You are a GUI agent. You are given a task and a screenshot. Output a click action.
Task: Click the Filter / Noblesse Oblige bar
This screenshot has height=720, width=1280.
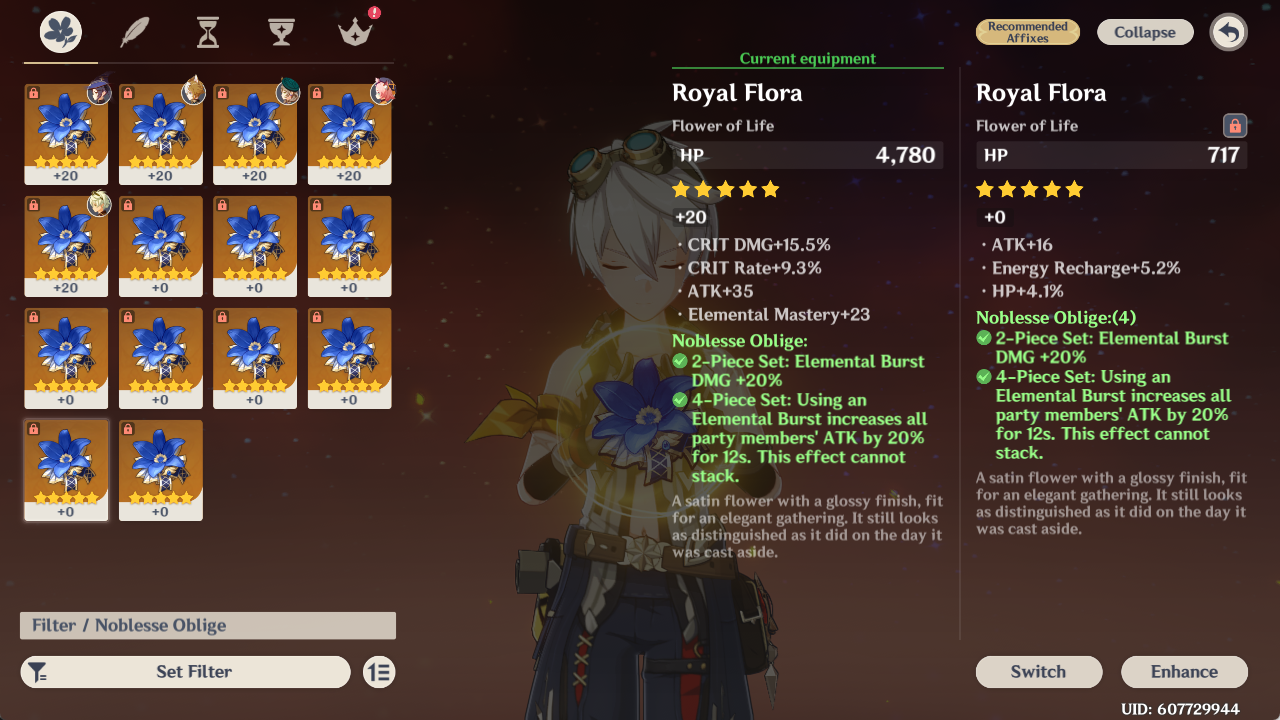208,626
